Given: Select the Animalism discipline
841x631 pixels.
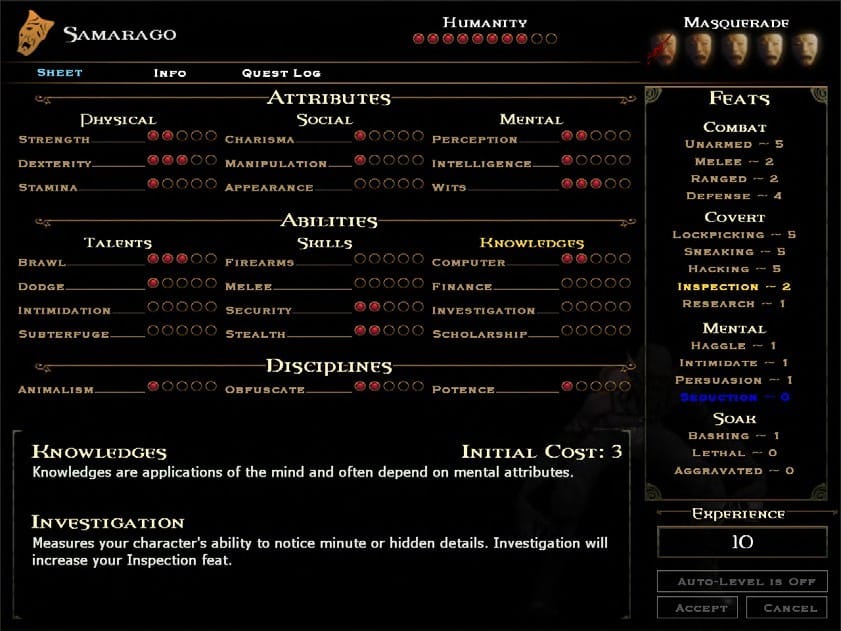Looking at the screenshot, I should (x=56, y=390).
